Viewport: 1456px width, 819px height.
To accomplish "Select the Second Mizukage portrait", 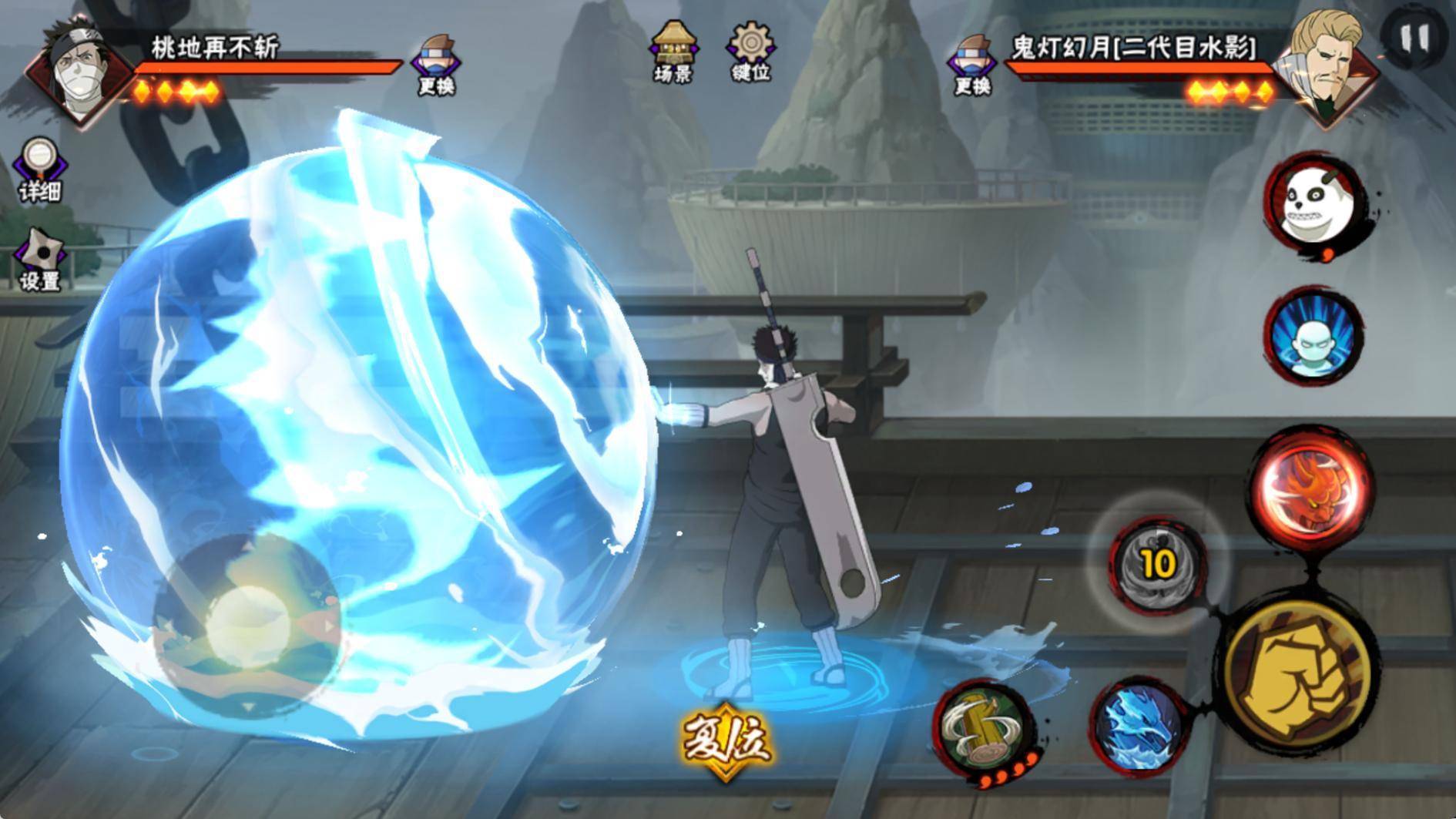I will [x=1324, y=65].
